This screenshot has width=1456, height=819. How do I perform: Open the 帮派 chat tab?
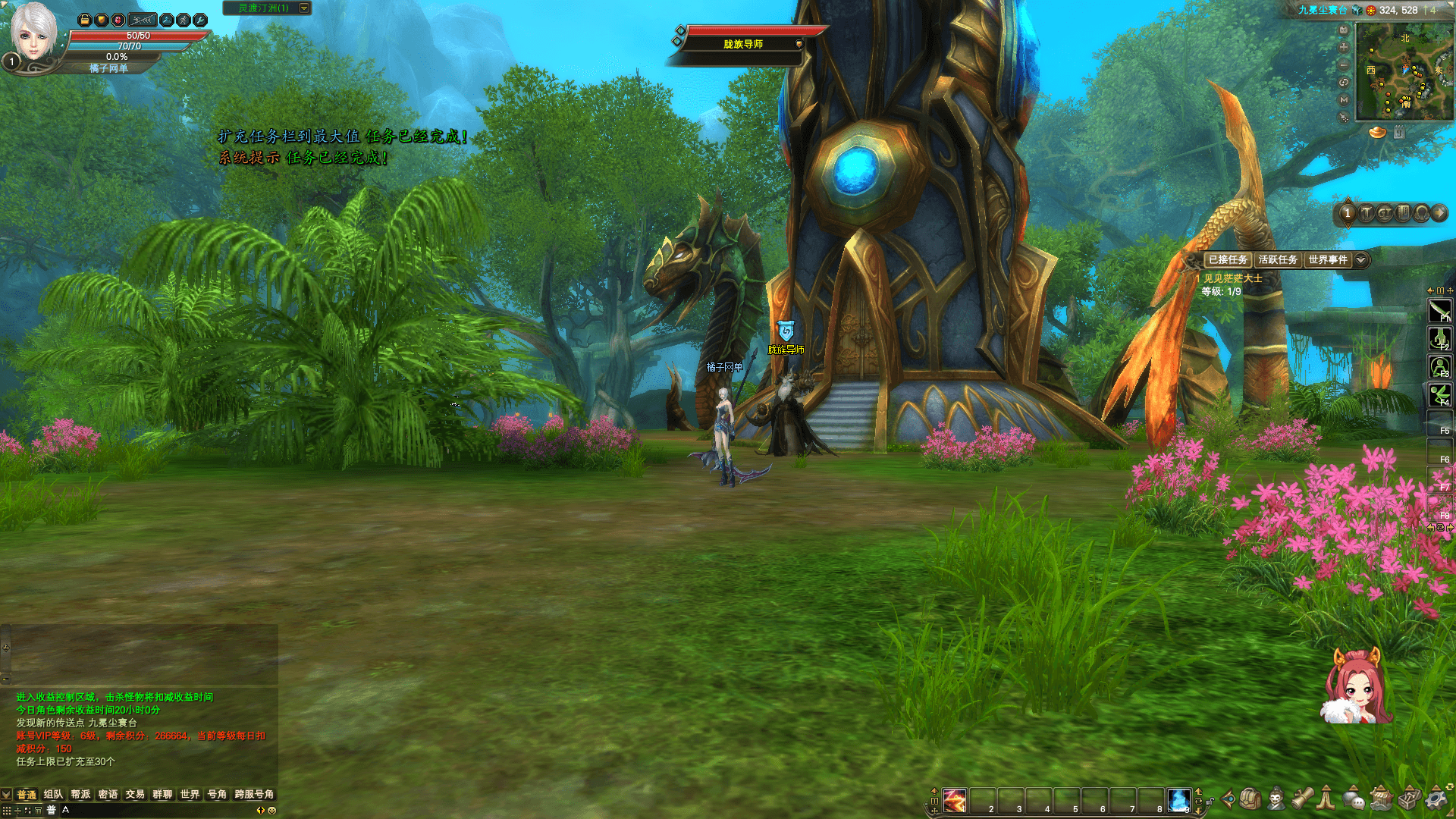80,794
